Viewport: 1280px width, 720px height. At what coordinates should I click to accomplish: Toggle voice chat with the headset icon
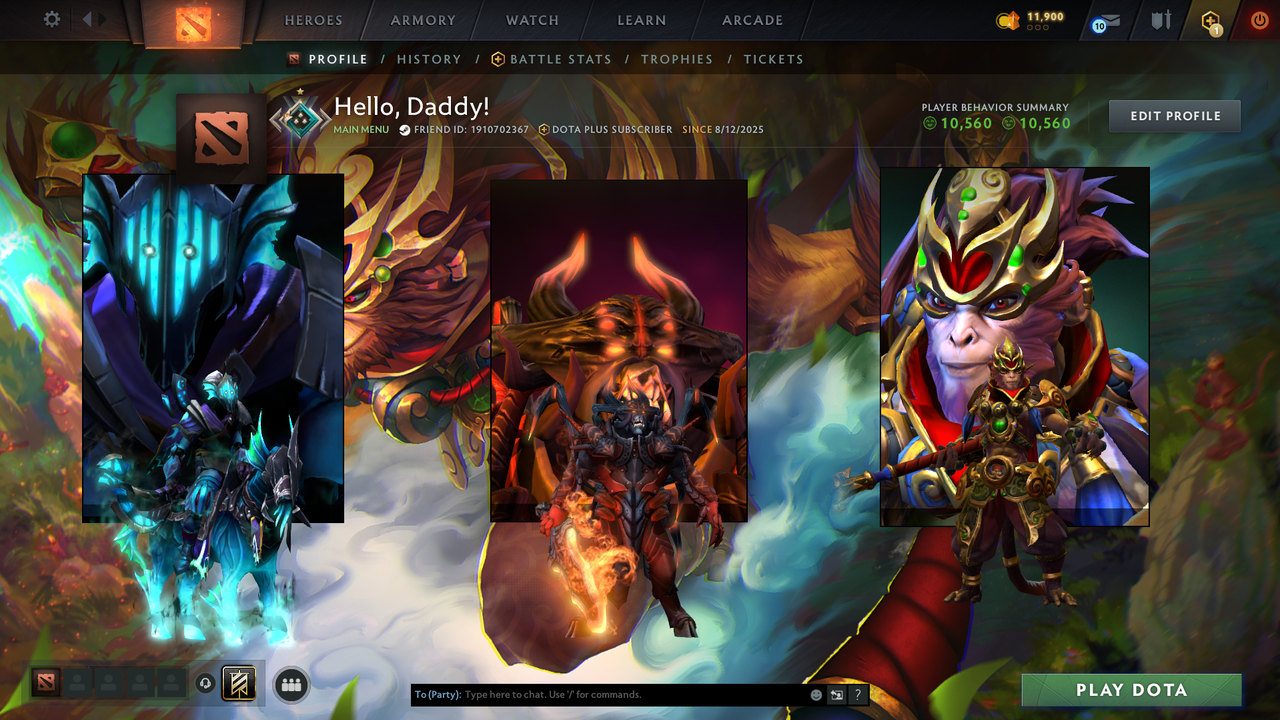[x=206, y=683]
